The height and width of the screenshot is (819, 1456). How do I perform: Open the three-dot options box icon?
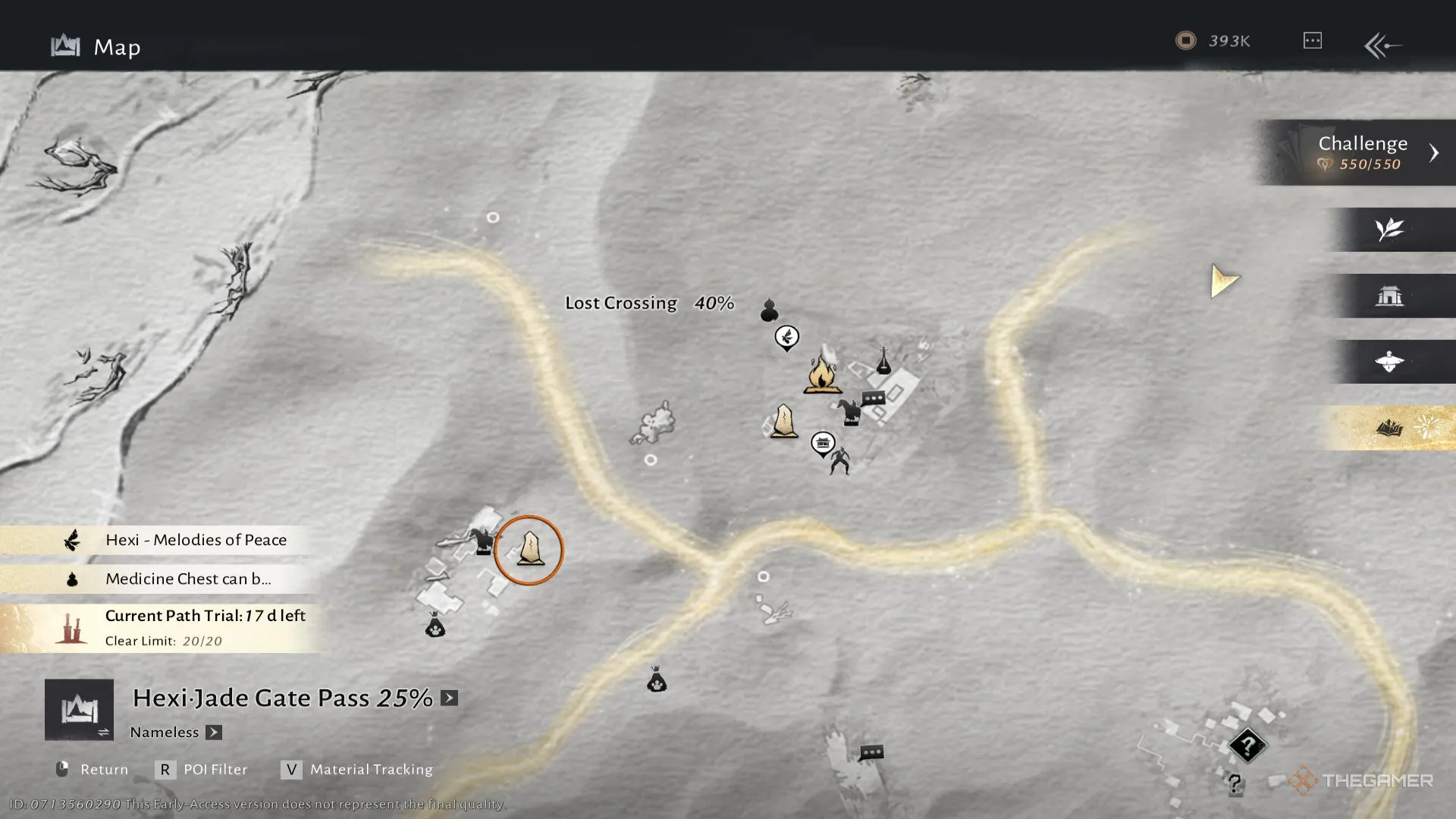(x=1312, y=41)
